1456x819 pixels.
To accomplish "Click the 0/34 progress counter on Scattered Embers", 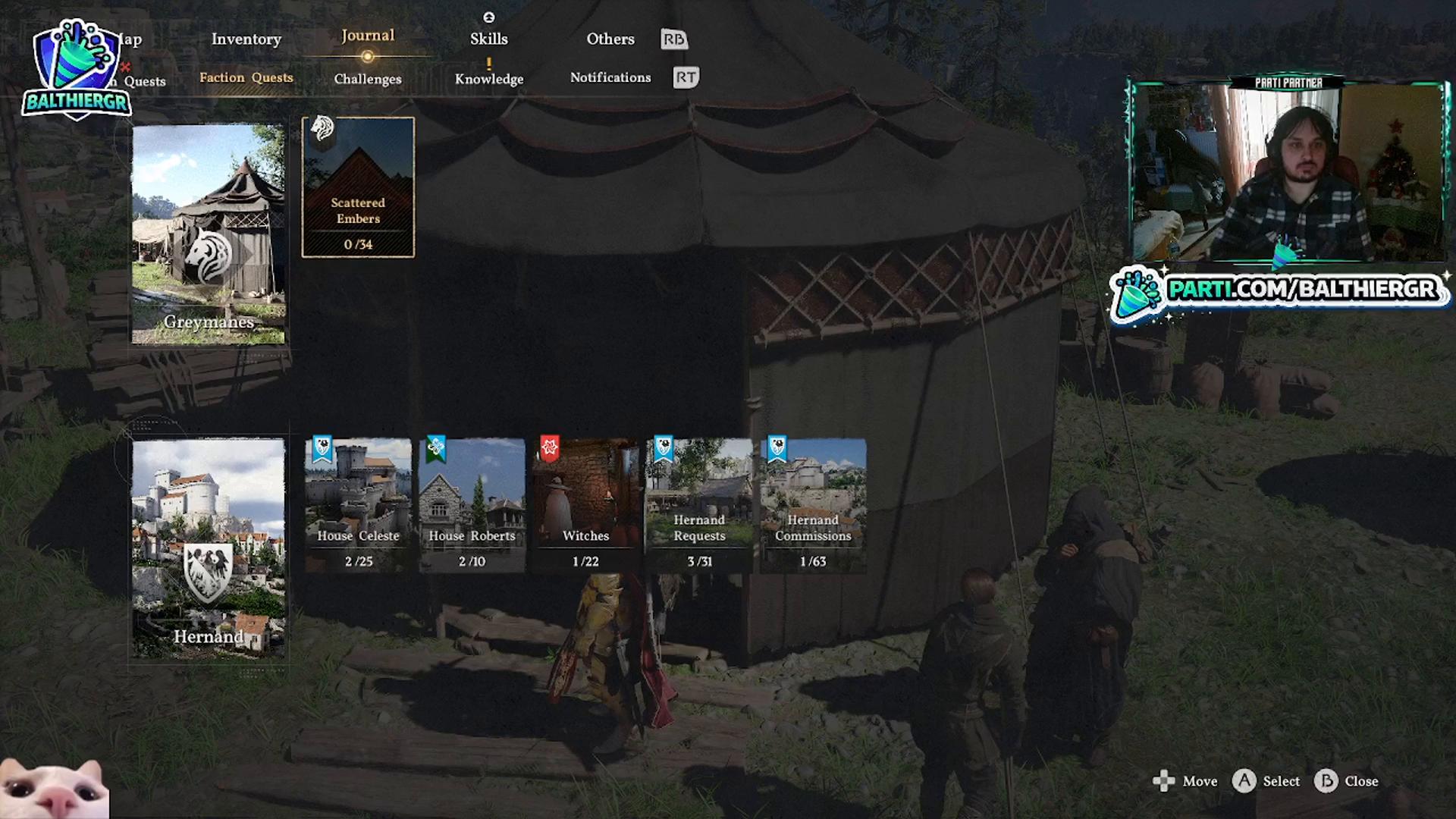I will 357,244.
